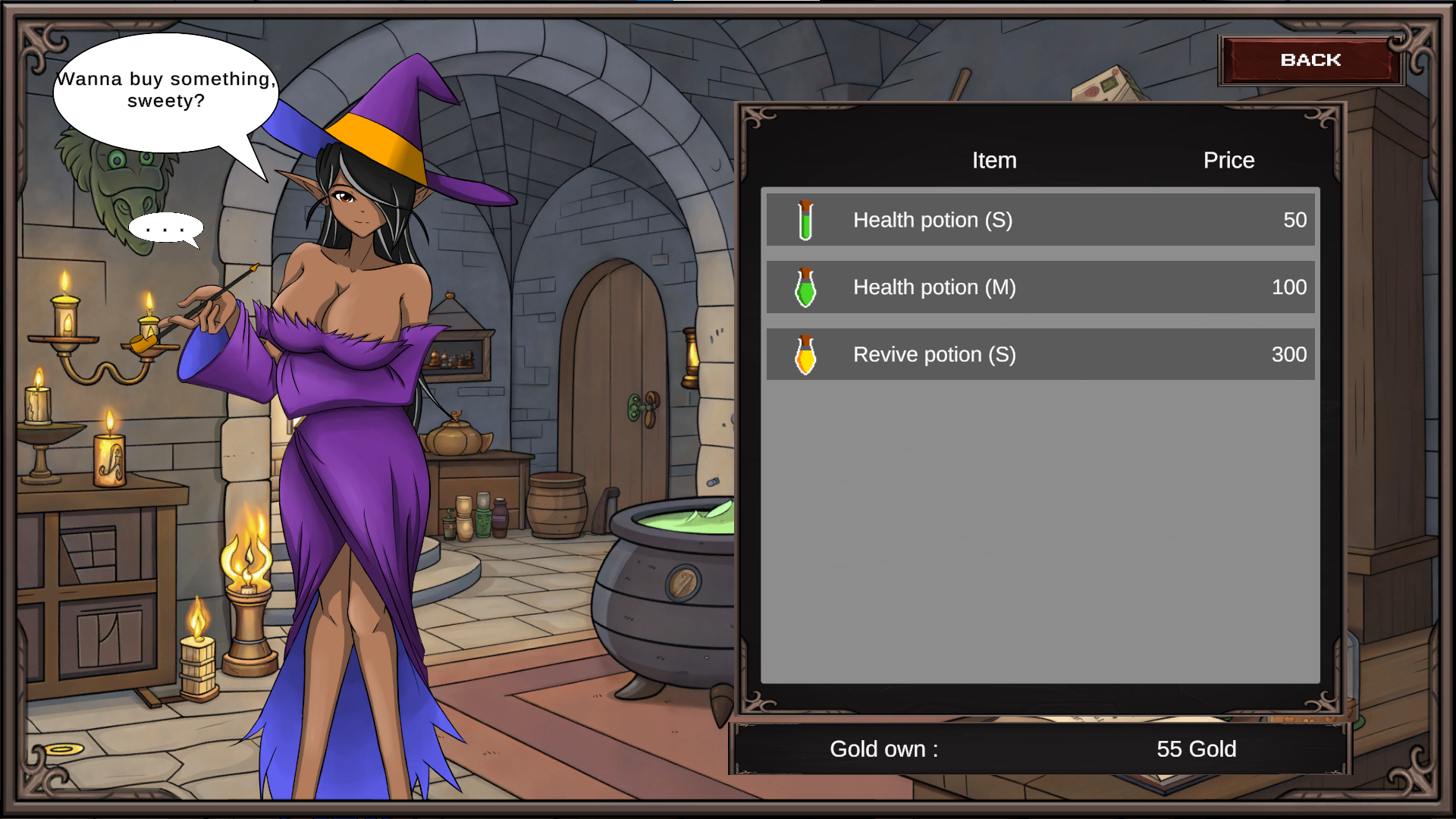Select the Health potion (M) row
The width and height of the screenshot is (1456, 819).
click(1040, 287)
